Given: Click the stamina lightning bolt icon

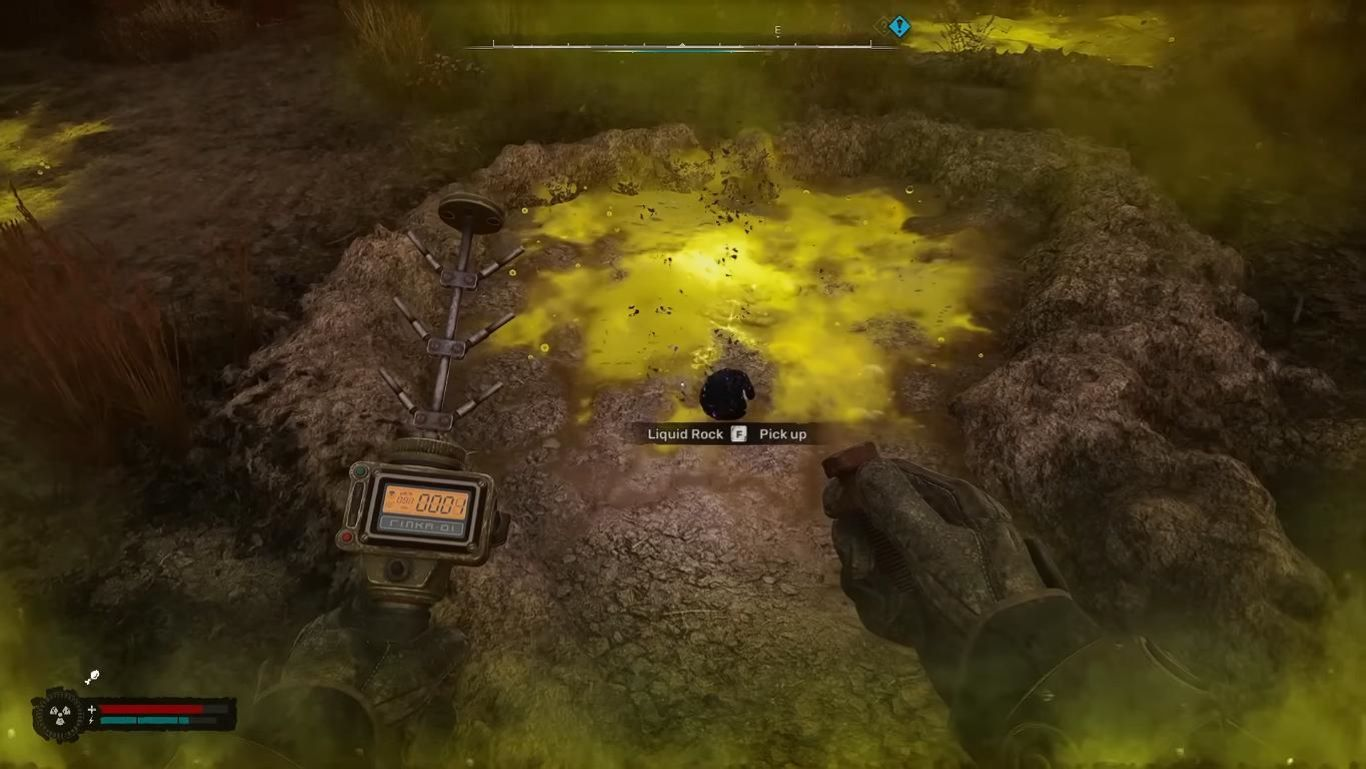Looking at the screenshot, I should [x=91, y=721].
